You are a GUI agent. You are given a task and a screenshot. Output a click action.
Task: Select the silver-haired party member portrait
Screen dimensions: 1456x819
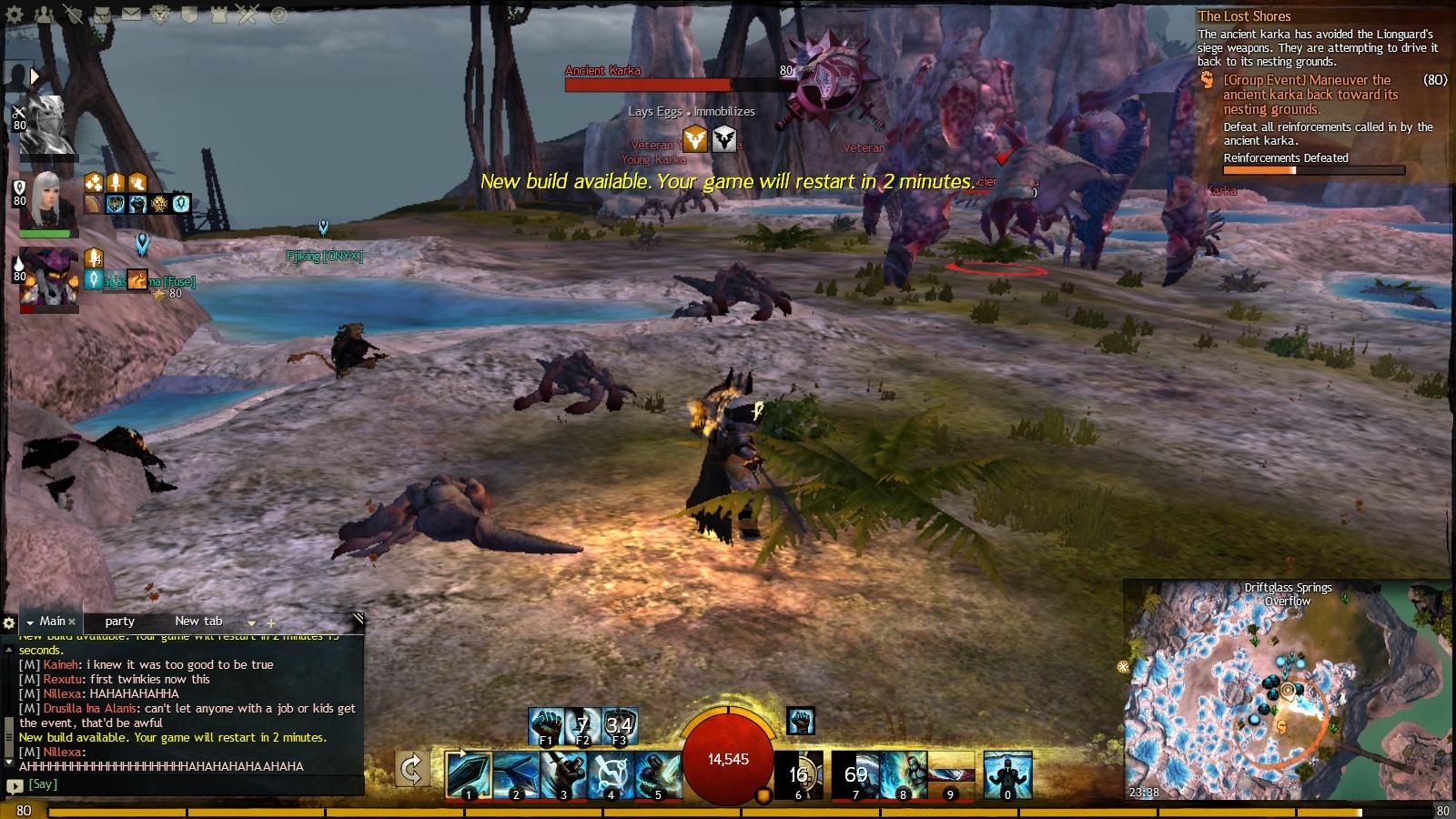point(47,200)
